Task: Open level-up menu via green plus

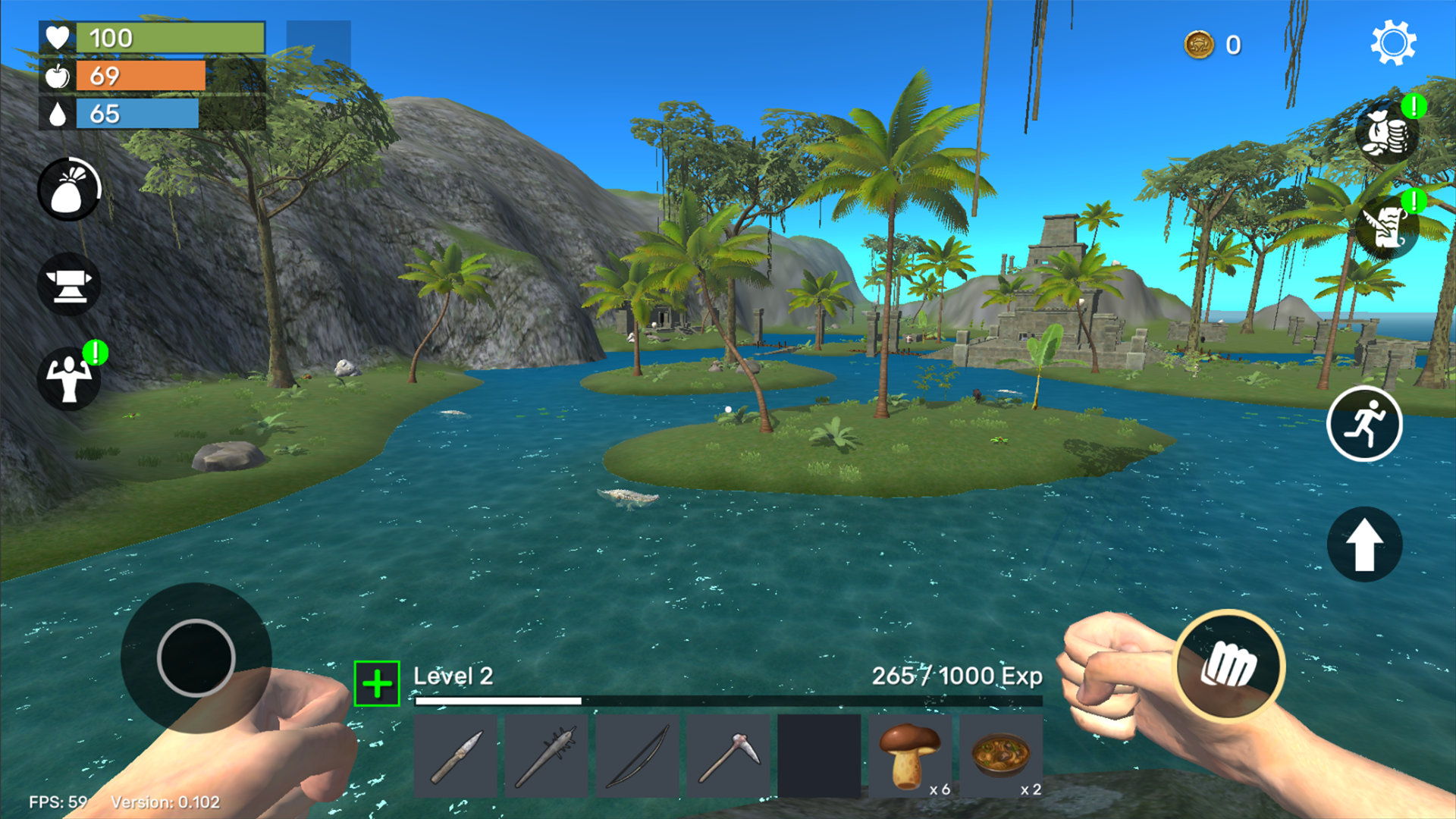Action: (375, 682)
